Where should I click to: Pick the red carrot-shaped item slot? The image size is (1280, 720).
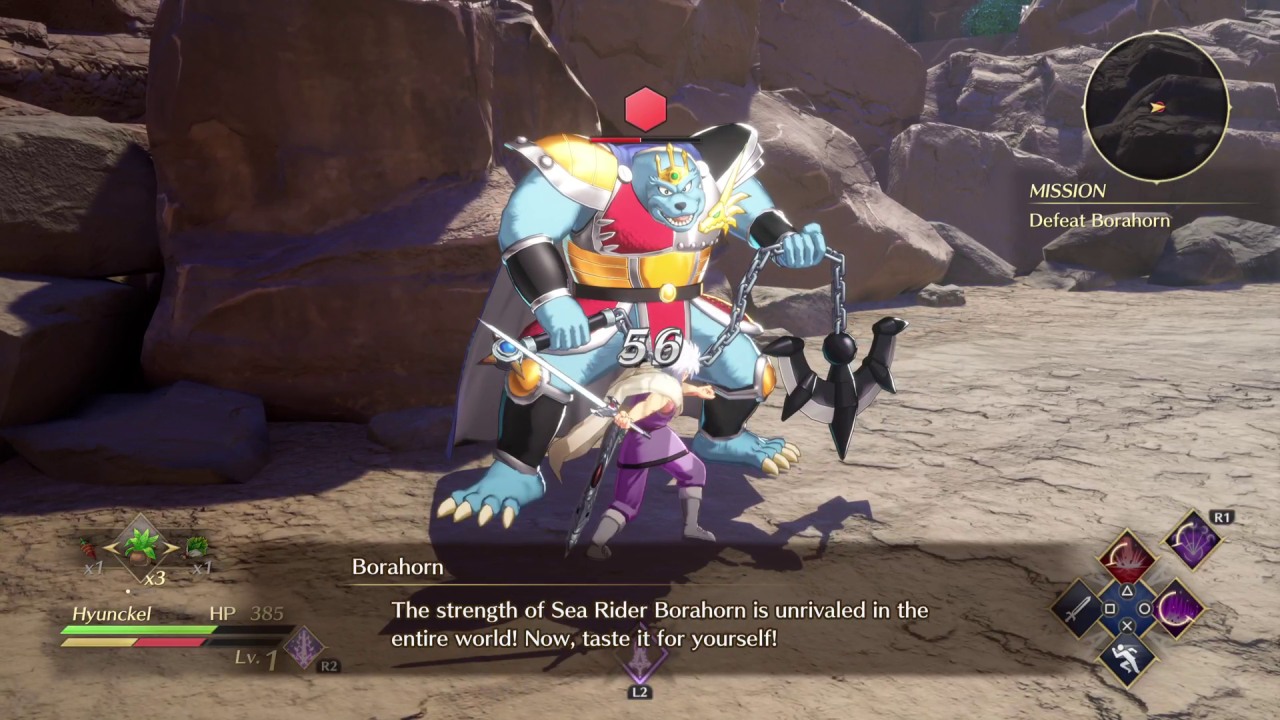click(x=88, y=548)
